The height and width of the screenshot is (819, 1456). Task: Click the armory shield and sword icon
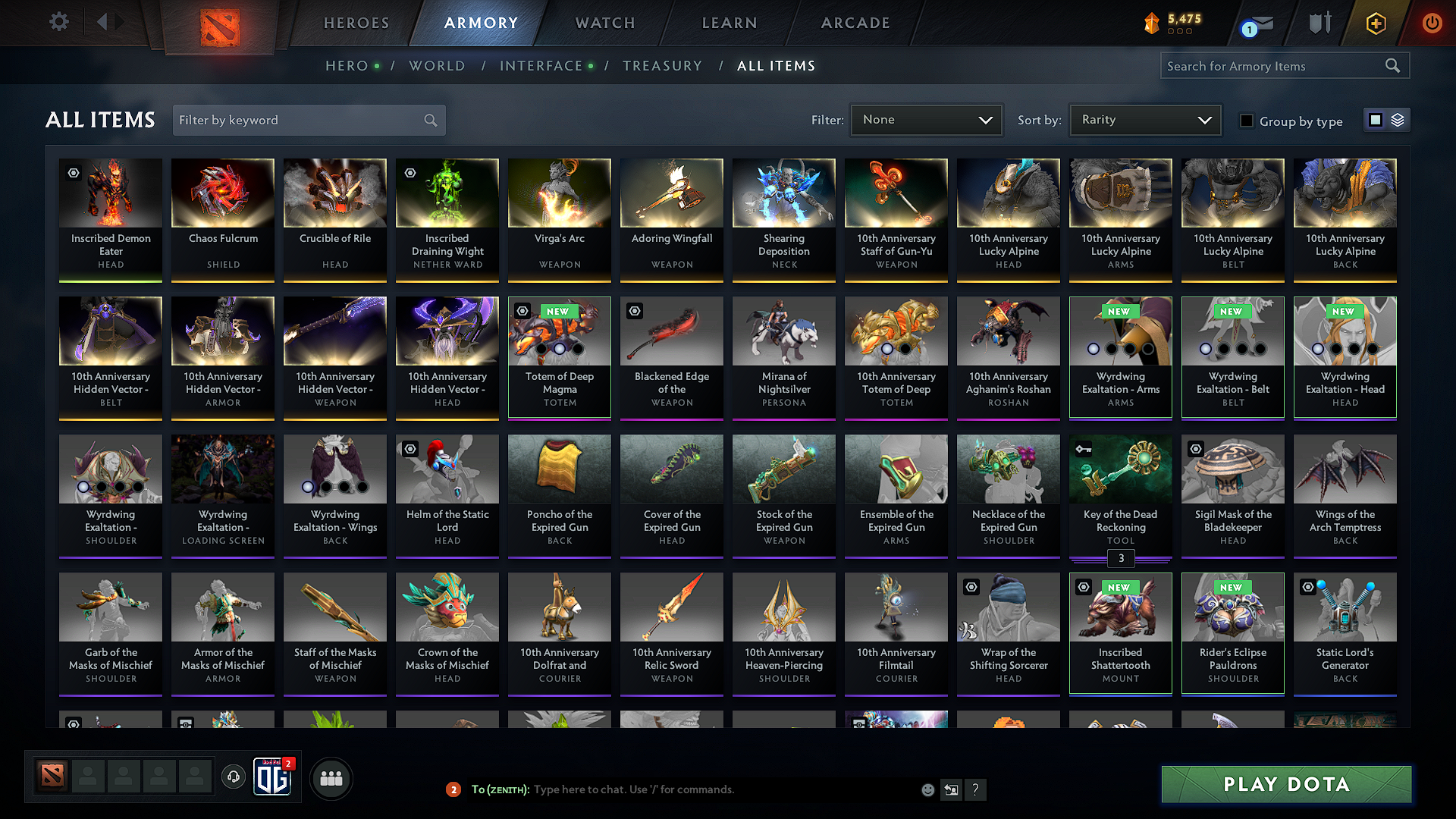[x=1319, y=23]
